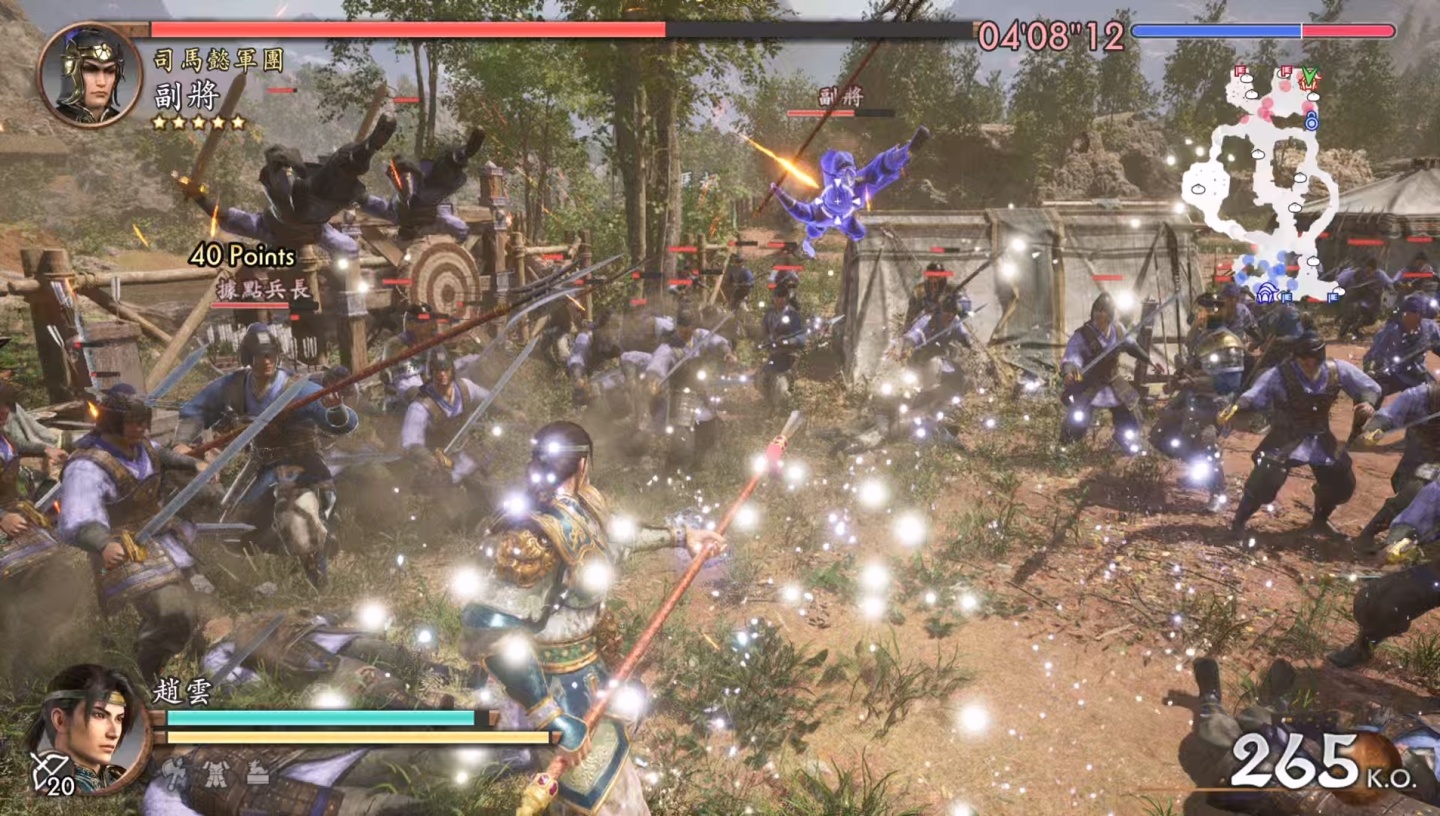Click Zhao Yun's character portrait

[x=88, y=727]
